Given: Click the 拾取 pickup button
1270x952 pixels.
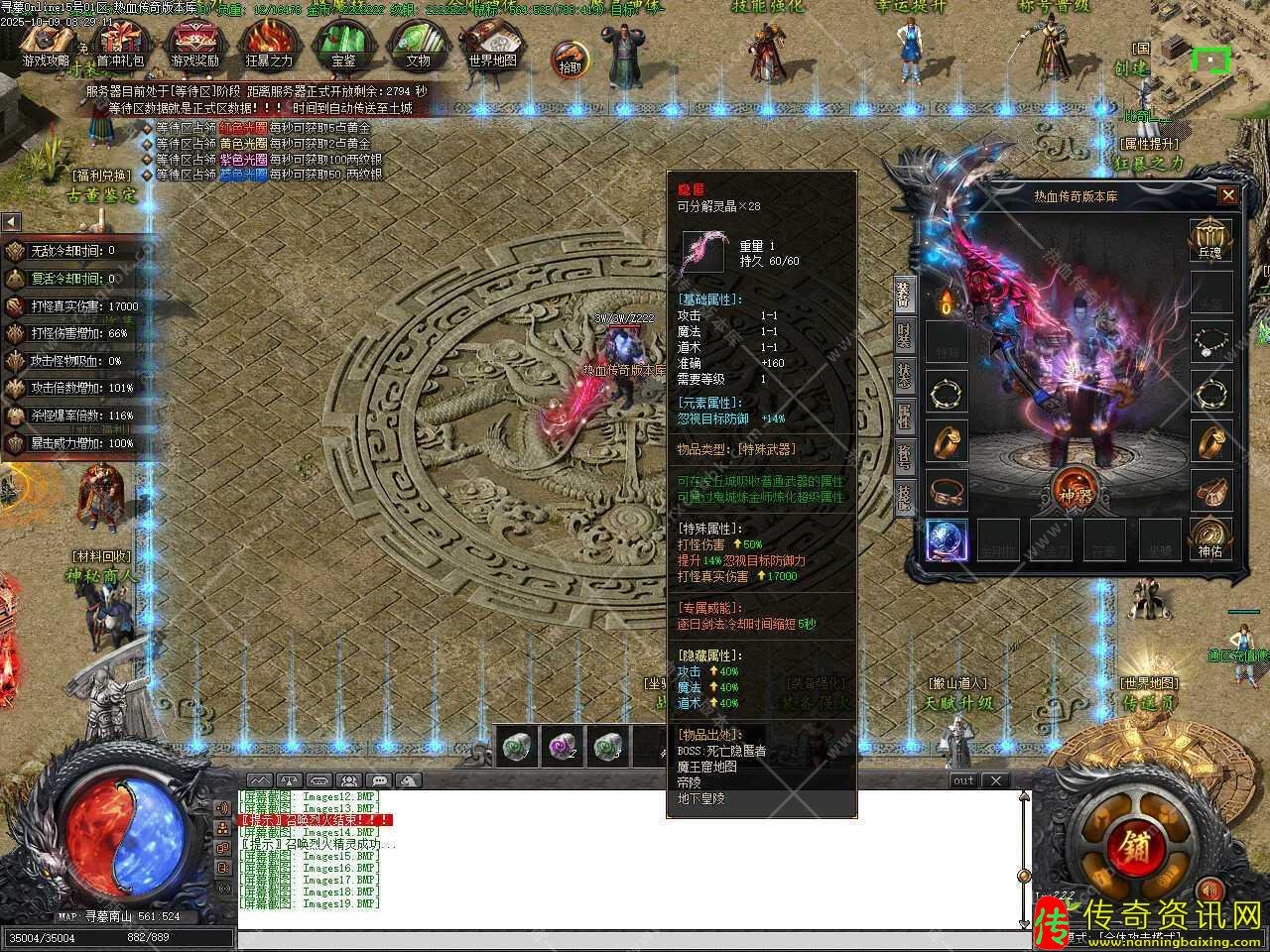Looking at the screenshot, I should tap(570, 58).
